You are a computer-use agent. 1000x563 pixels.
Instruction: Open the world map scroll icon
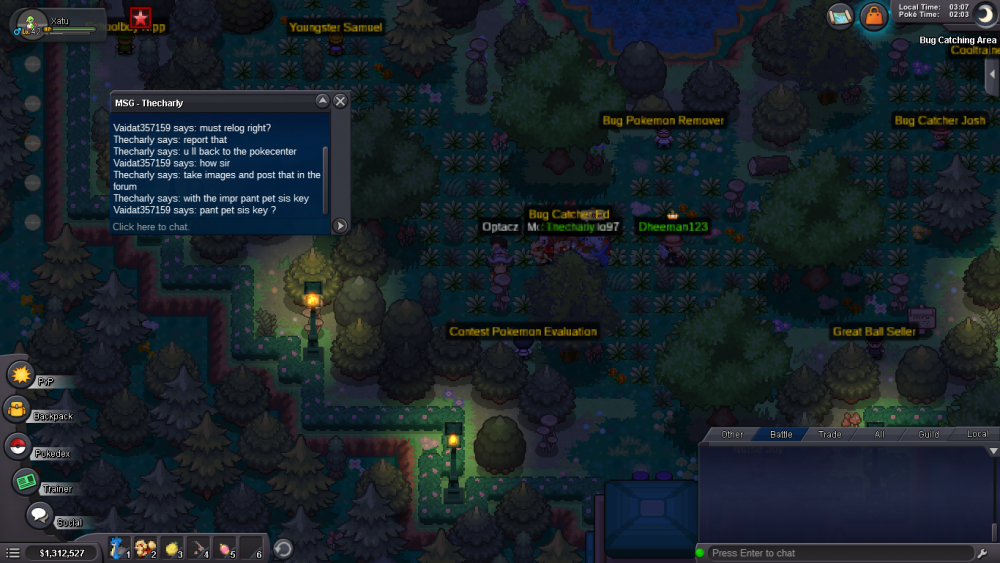tap(840, 15)
